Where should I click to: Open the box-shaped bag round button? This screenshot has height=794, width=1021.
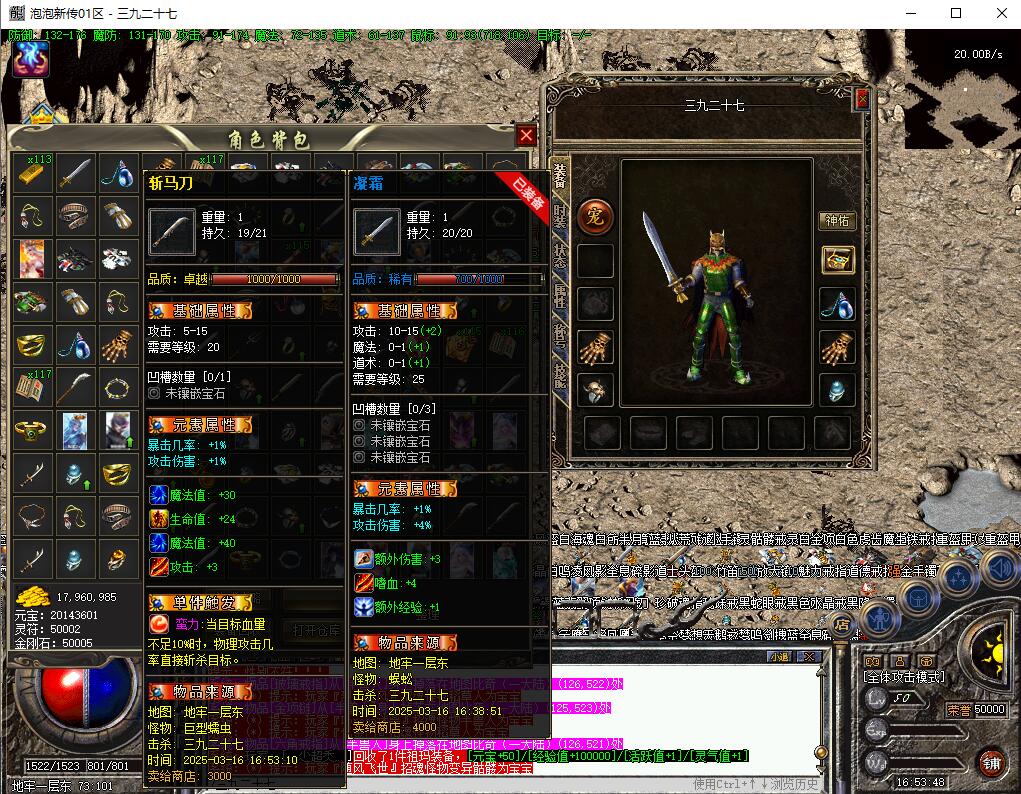pyautogui.click(x=918, y=597)
